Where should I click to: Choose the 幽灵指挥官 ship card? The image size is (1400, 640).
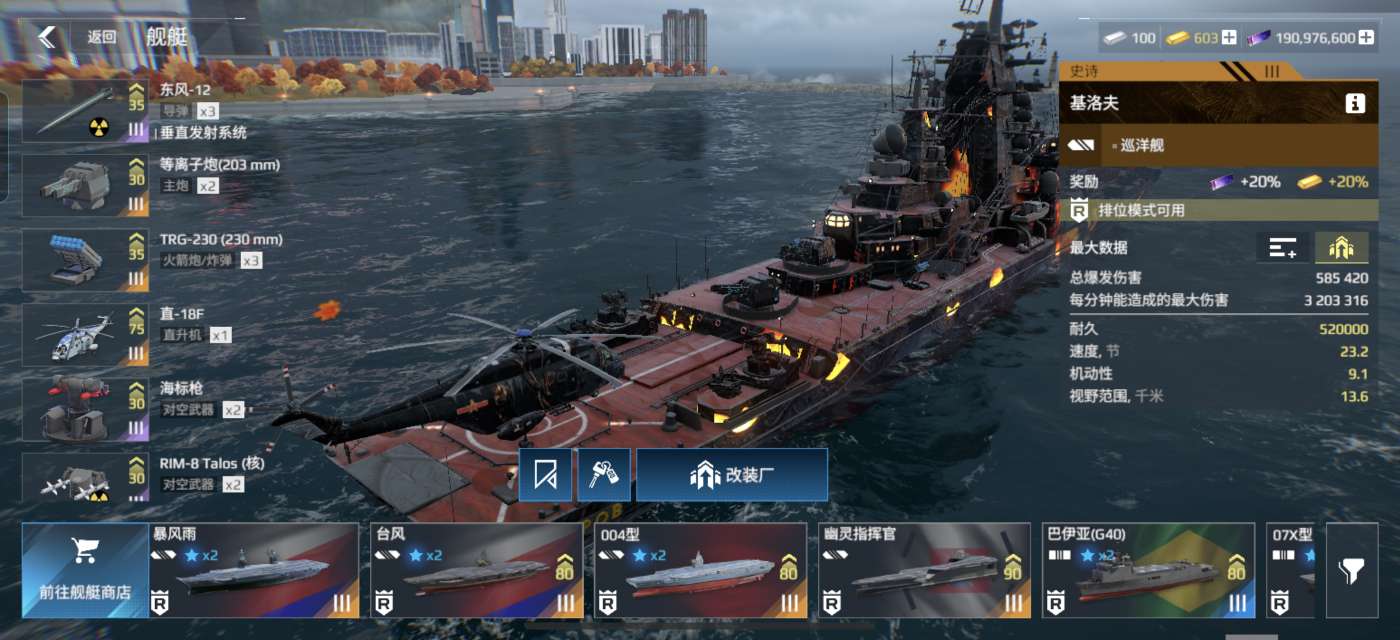click(x=925, y=570)
